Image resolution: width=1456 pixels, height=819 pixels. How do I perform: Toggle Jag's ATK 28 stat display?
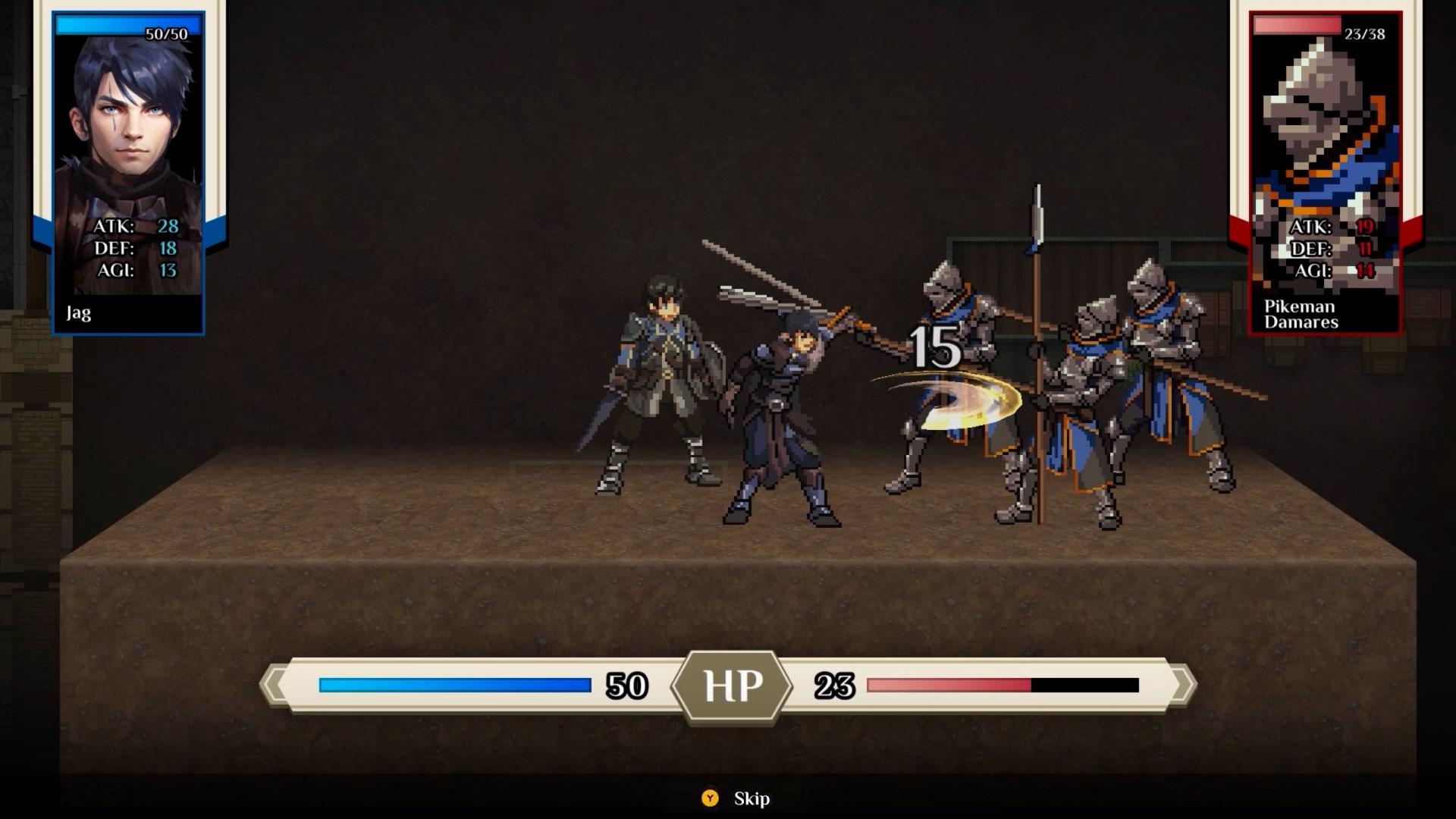tap(136, 226)
